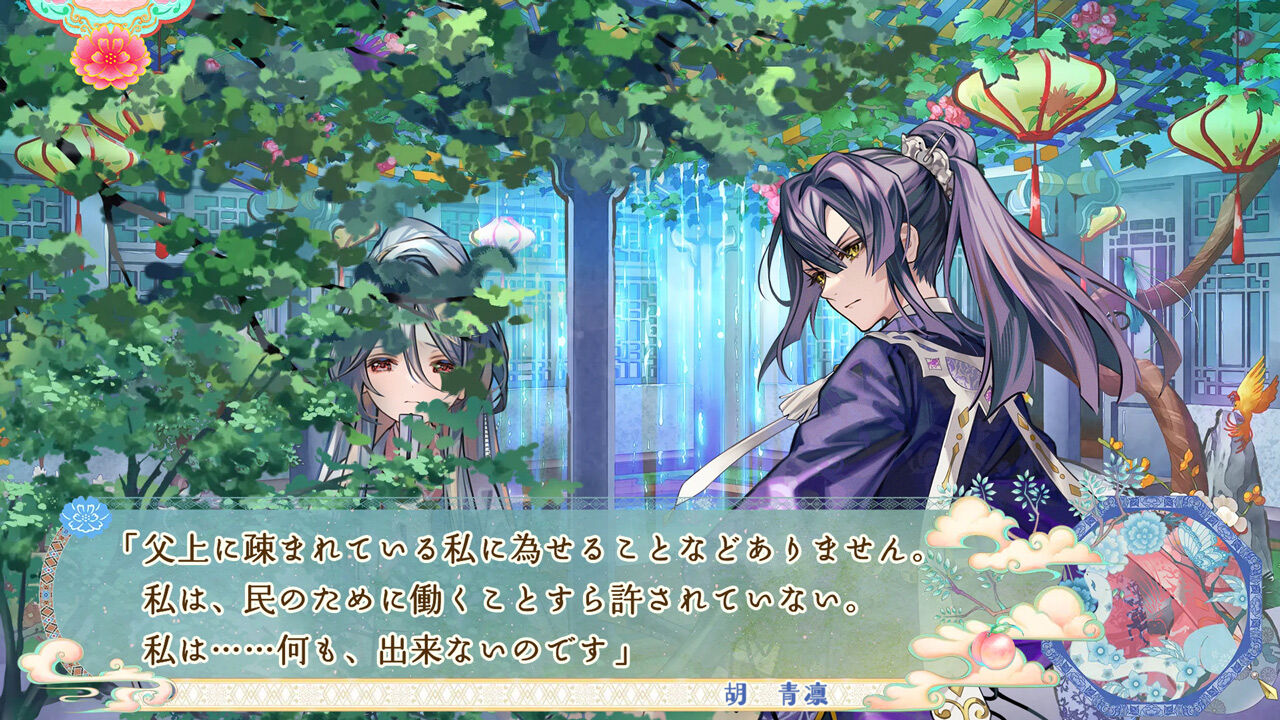Select the blue flower icon on the dialogue box
1280x720 pixels.
click(x=86, y=515)
